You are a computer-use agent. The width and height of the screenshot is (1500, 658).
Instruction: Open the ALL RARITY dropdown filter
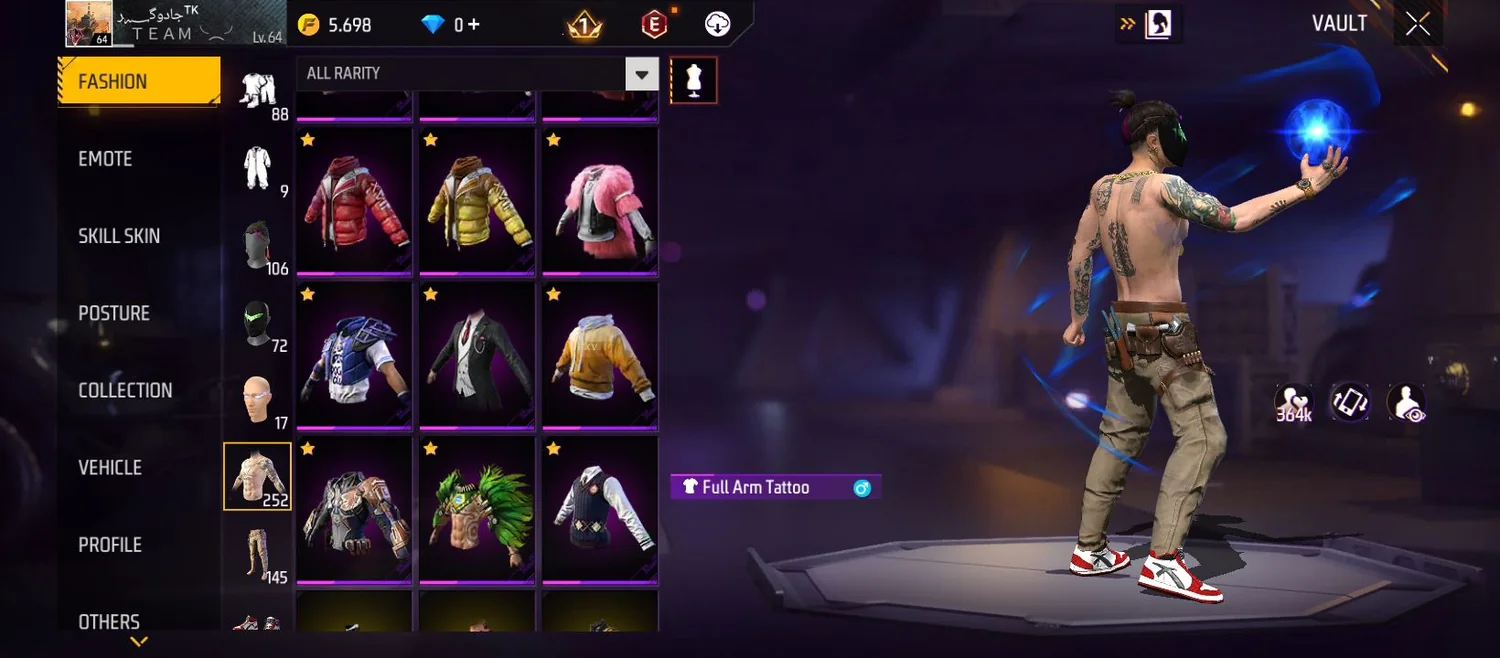[477, 74]
